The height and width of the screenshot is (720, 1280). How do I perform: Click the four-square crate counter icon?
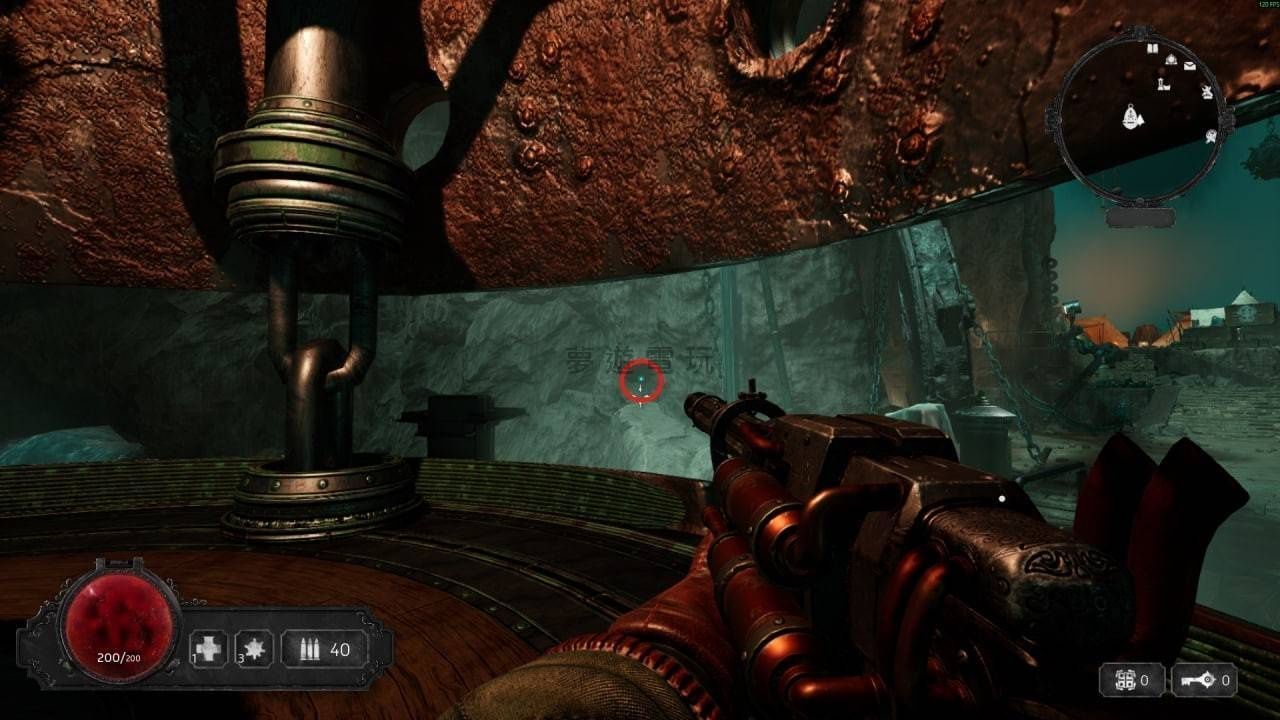[1126, 681]
